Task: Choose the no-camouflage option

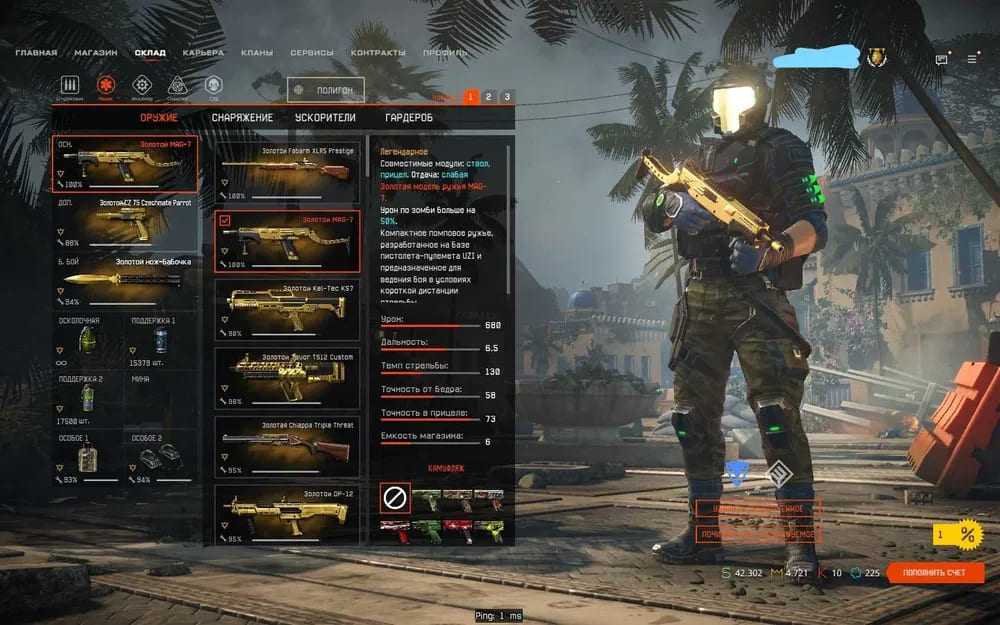Action: click(395, 496)
